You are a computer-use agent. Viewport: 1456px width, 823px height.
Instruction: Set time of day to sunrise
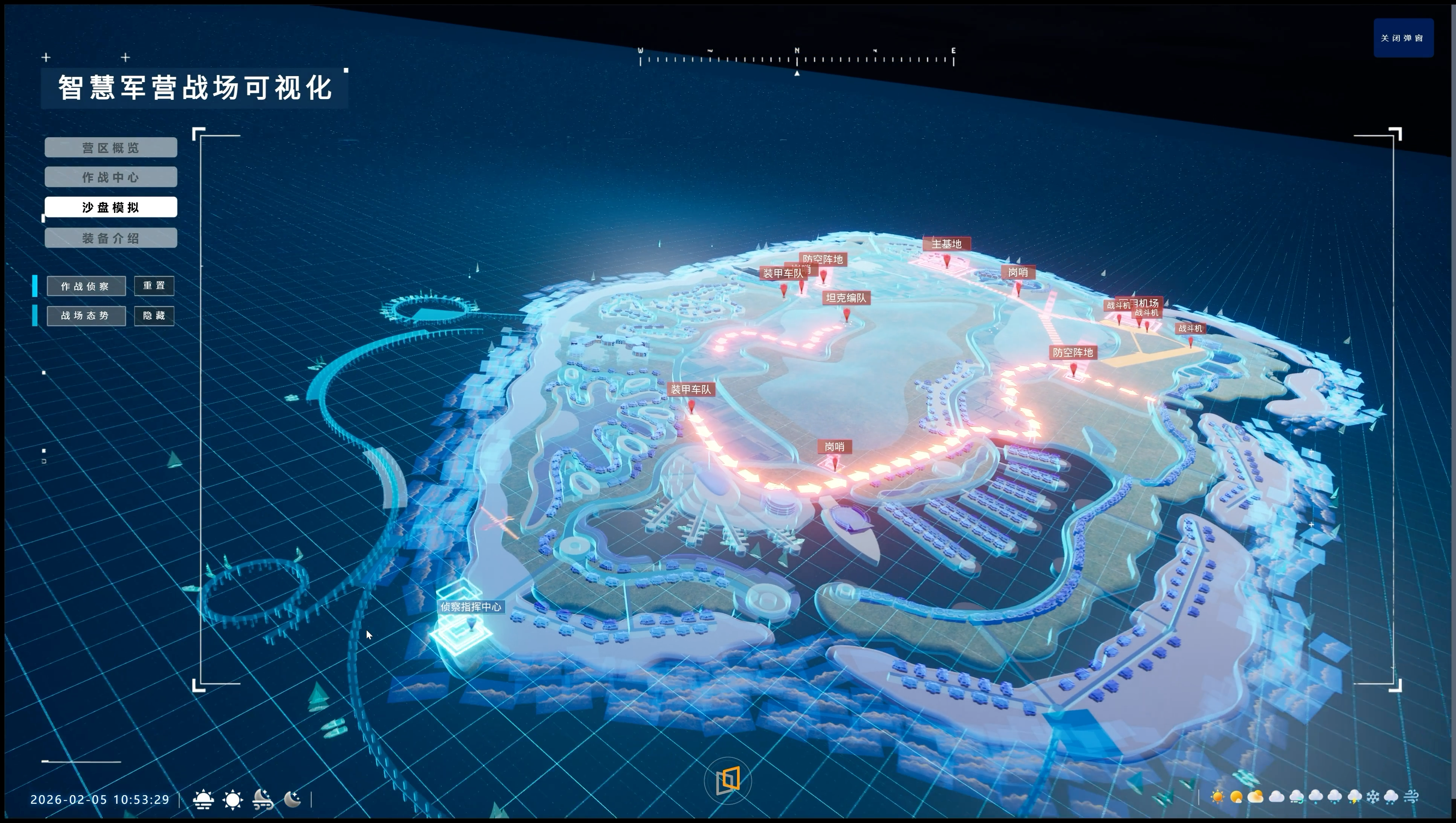coord(203,799)
